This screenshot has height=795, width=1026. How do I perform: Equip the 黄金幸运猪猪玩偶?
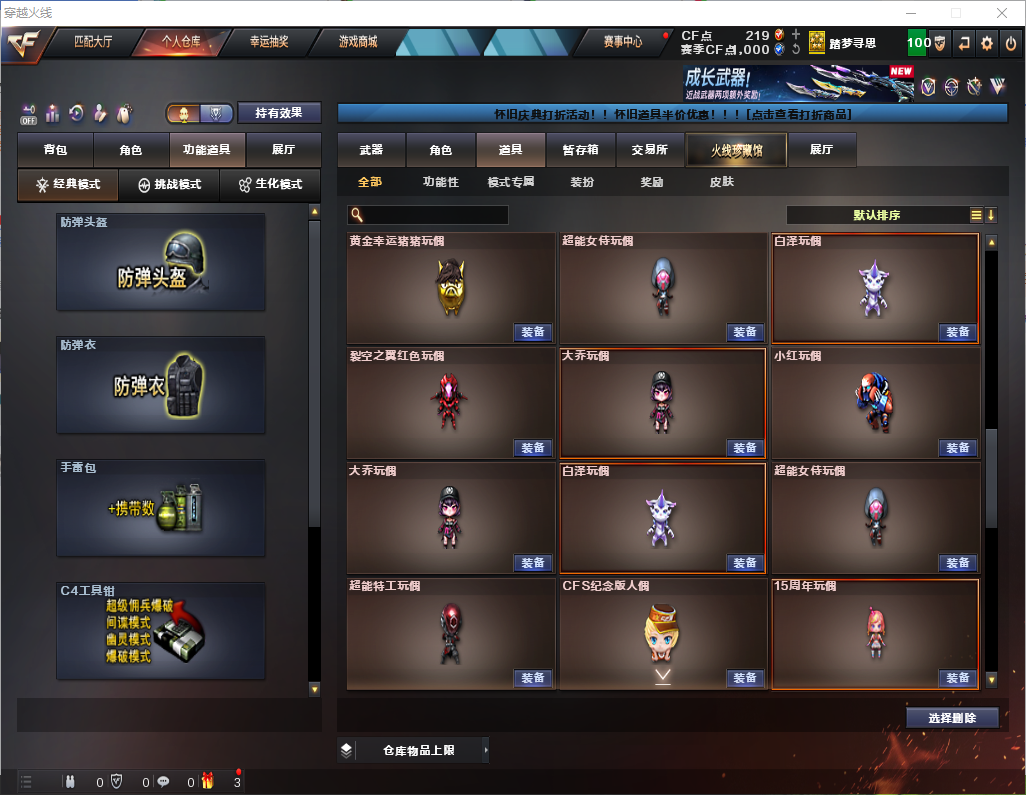[x=533, y=332]
